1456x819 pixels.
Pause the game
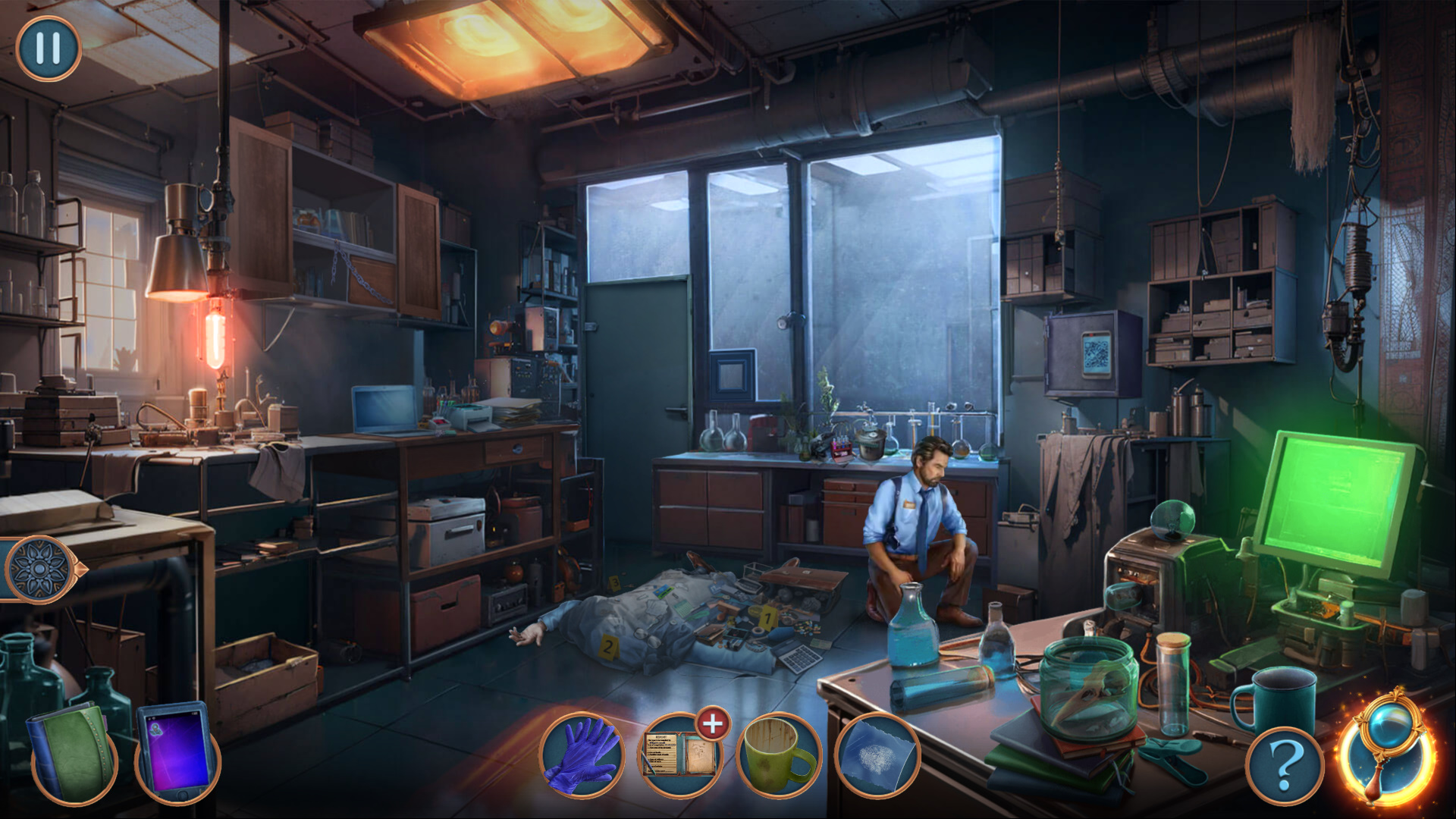click(48, 48)
